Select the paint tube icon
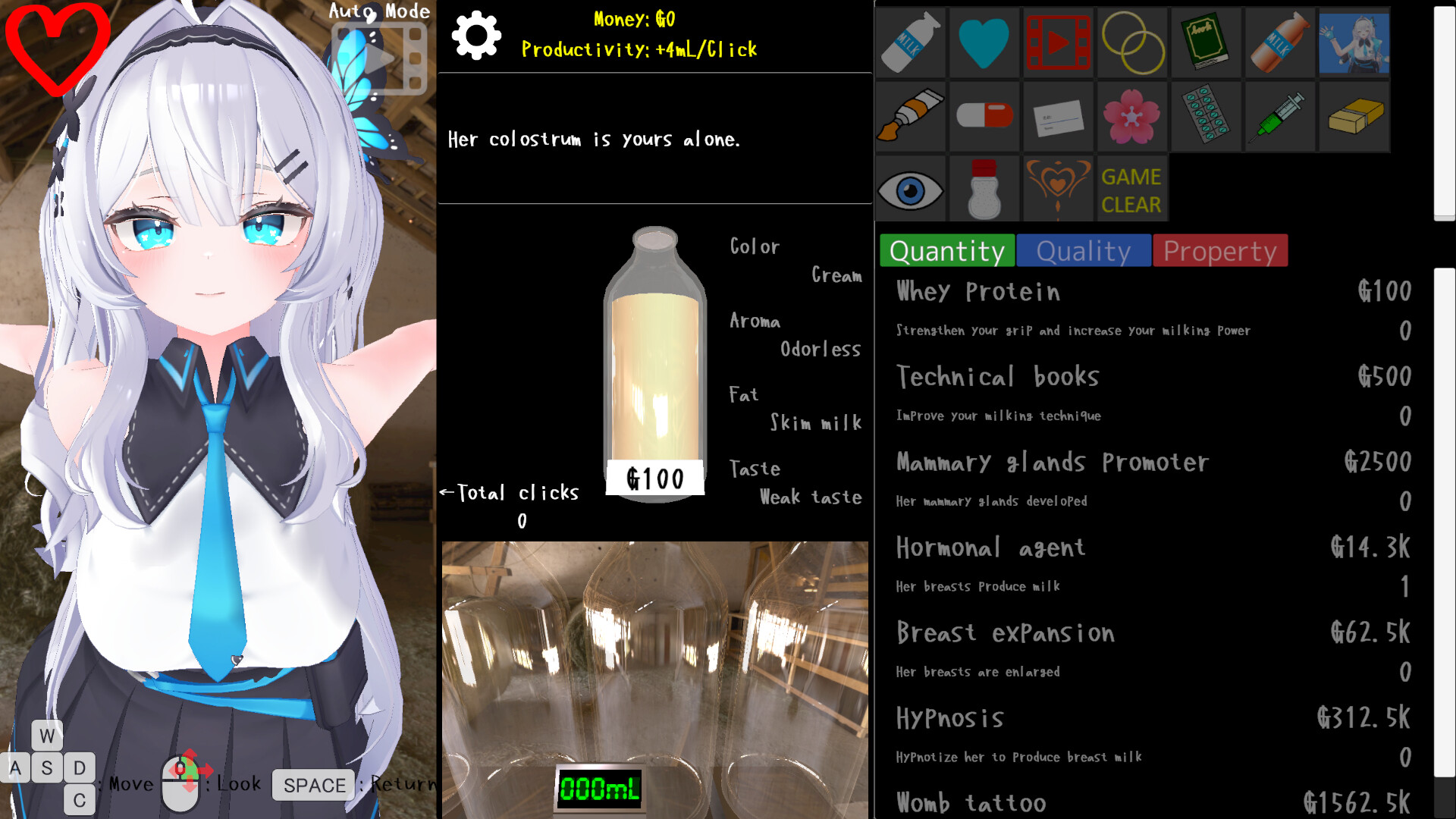This screenshot has width=1456, height=819. [909, 117]
